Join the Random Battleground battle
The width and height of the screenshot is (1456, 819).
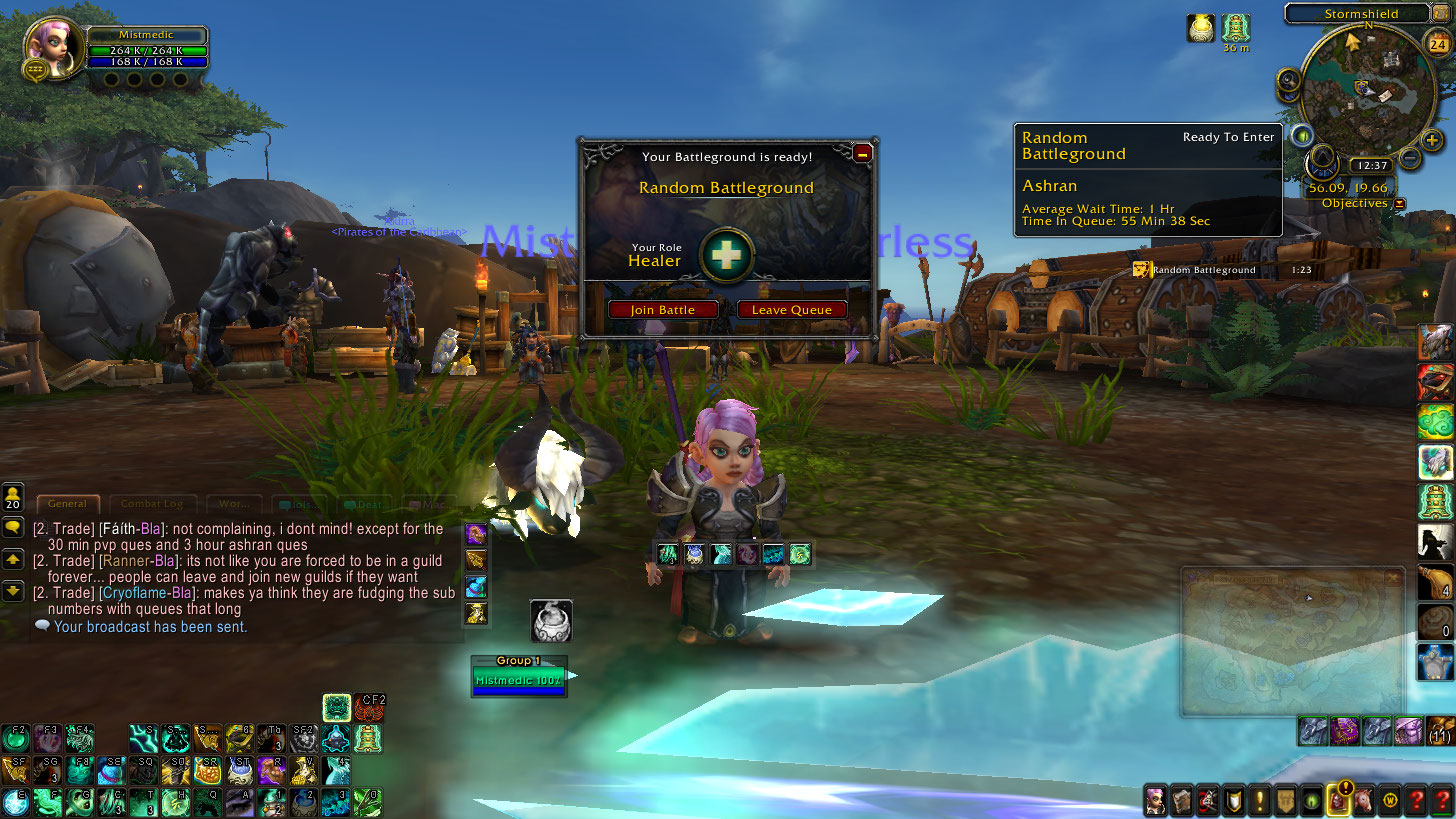(662, 310)
